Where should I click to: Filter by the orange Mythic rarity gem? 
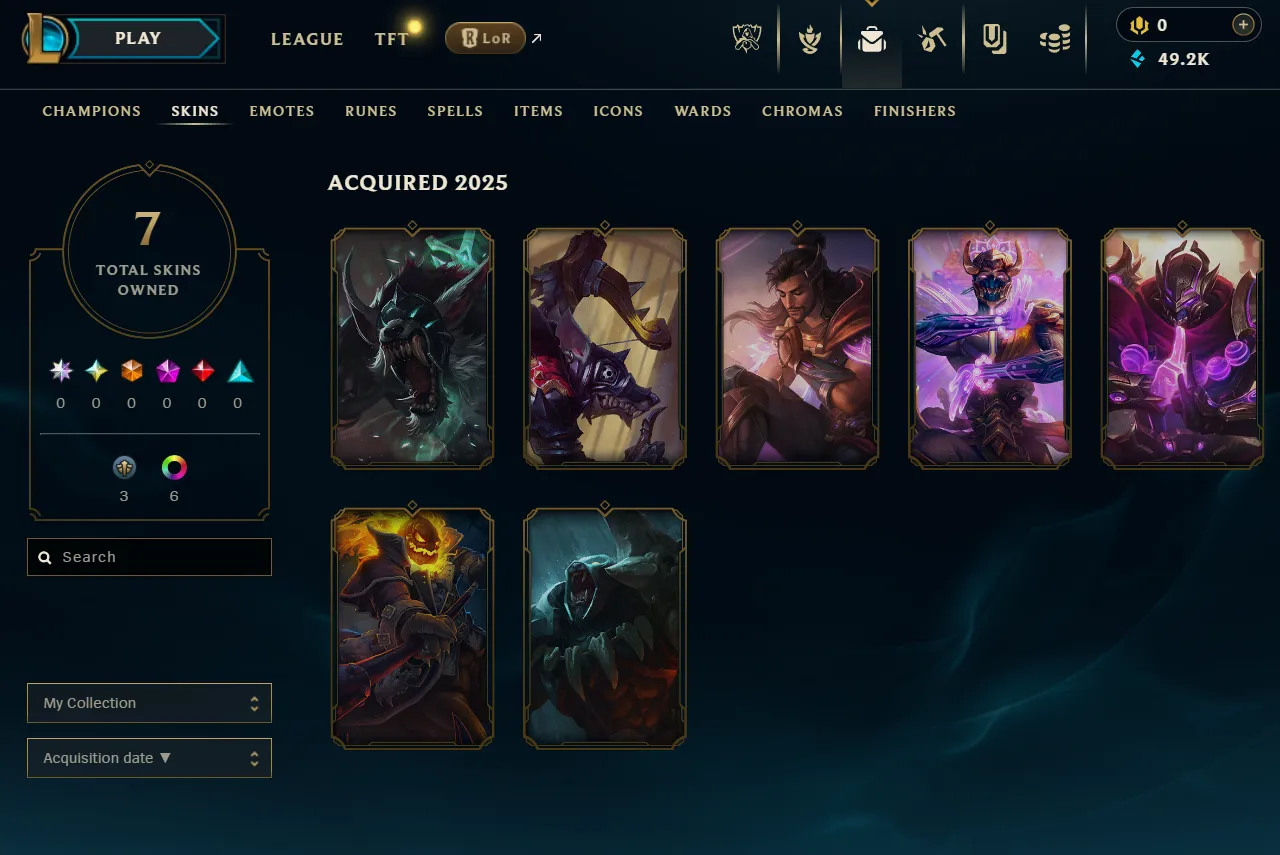pos(132,370)
